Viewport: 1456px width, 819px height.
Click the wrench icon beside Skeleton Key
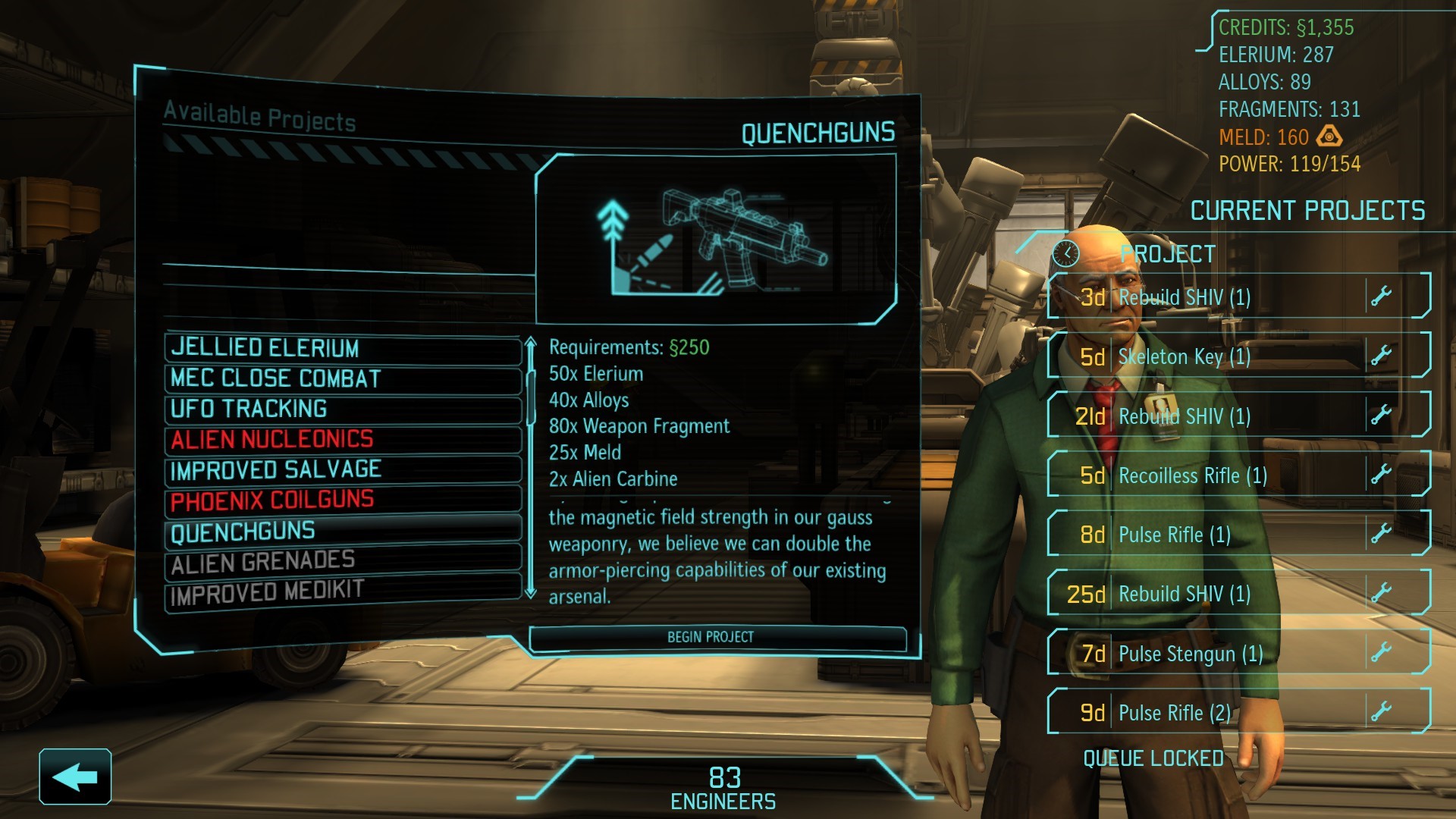click(x=1382, y=355)
